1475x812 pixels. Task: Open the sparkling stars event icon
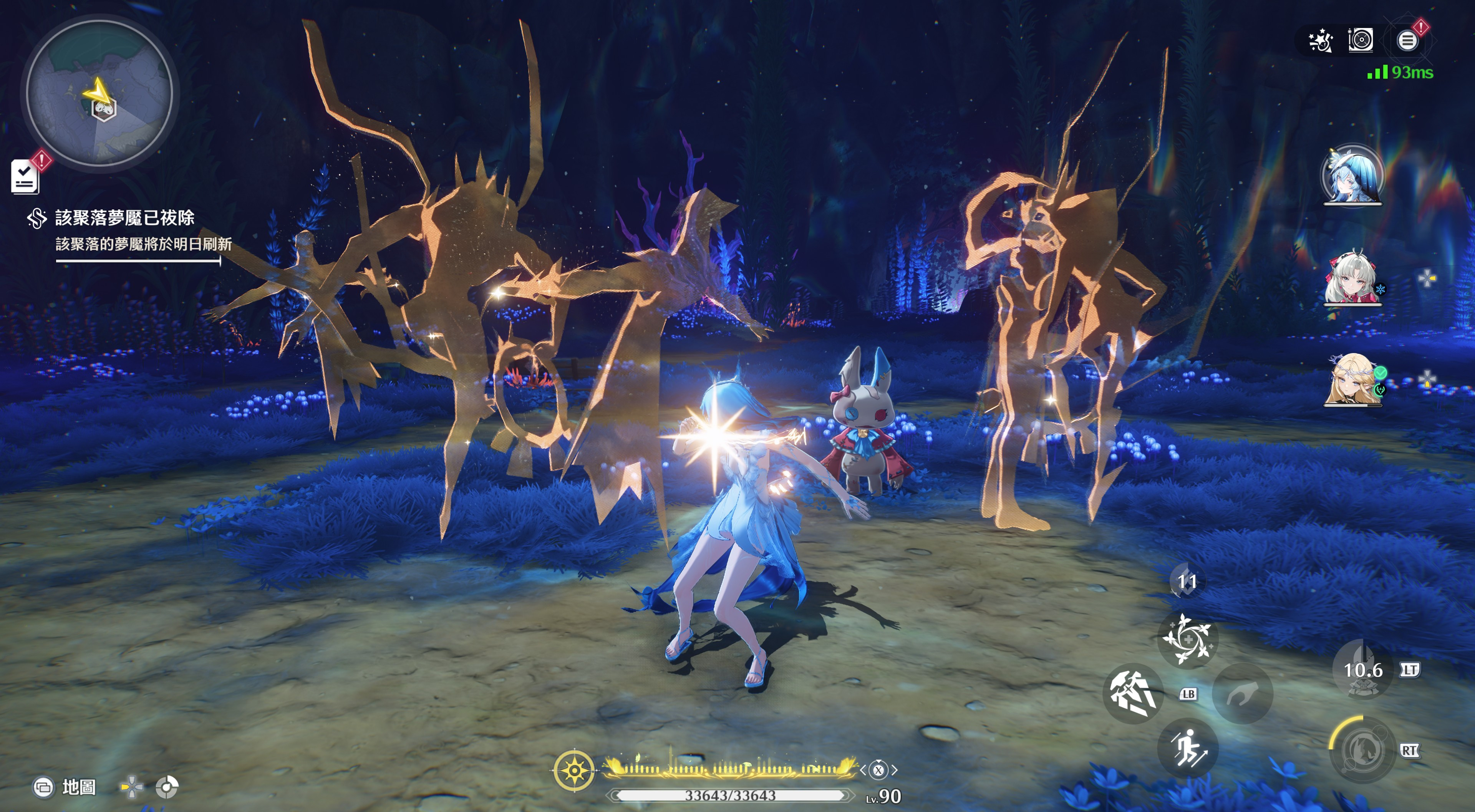click(1321, 41)
